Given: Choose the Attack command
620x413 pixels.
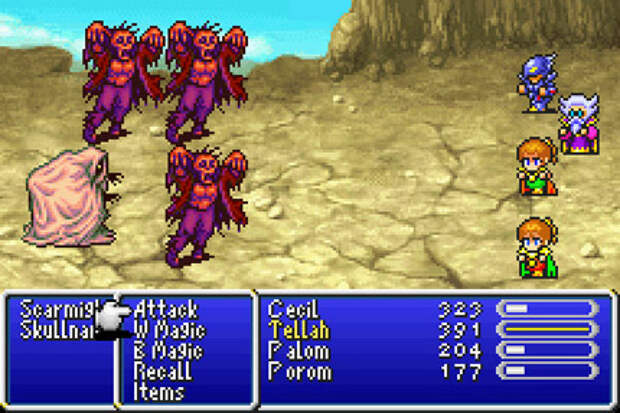Looking at the screenshot, I should 166,310.
